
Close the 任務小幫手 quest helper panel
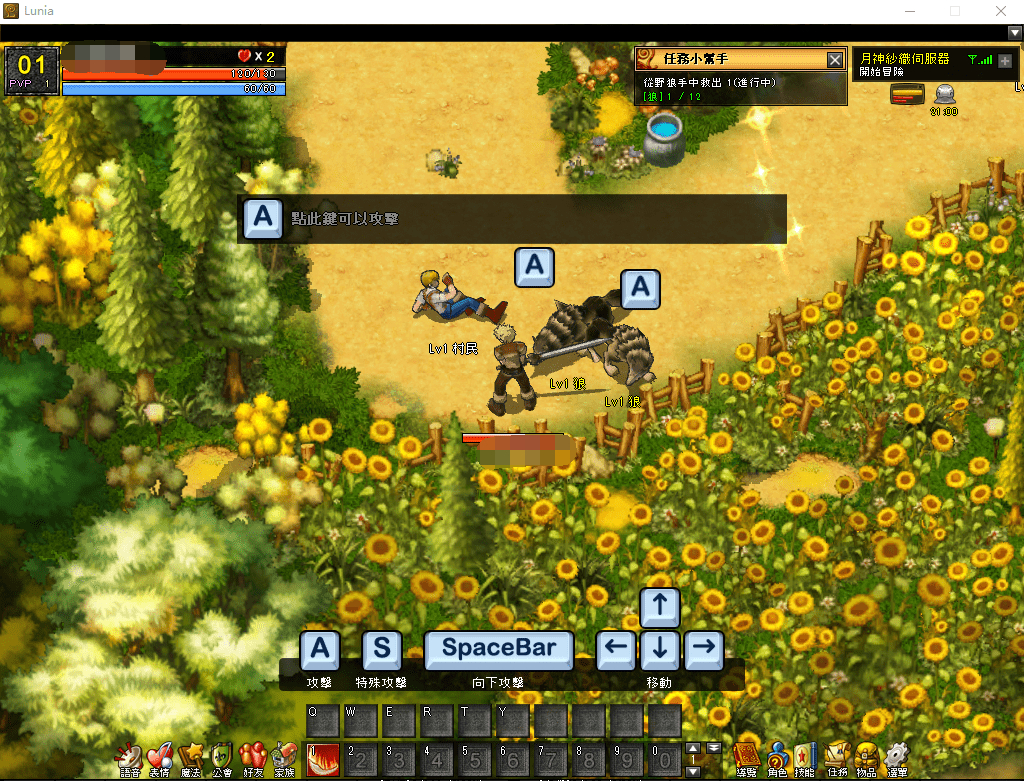[835, 60]
